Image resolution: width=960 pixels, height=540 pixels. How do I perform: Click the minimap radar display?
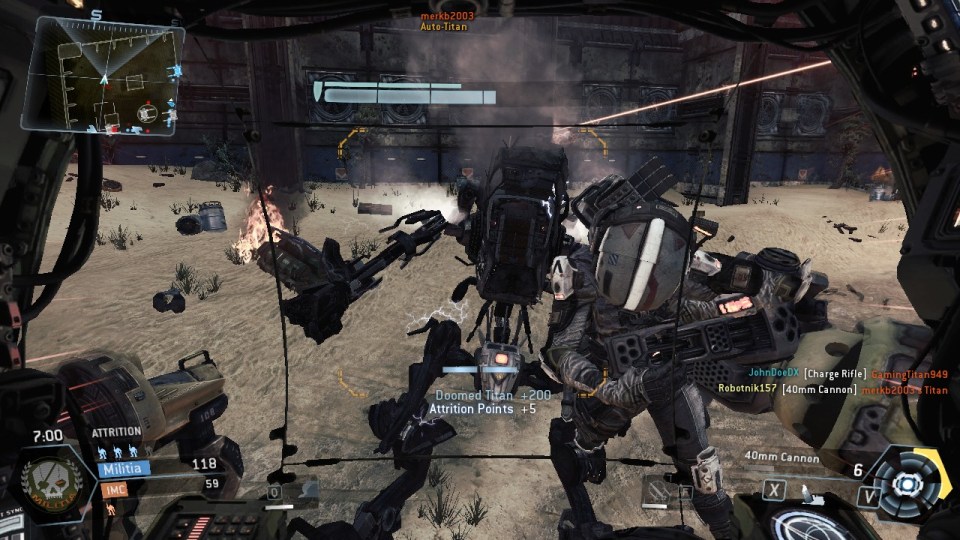pyautogui.click(x=104, y=76)
